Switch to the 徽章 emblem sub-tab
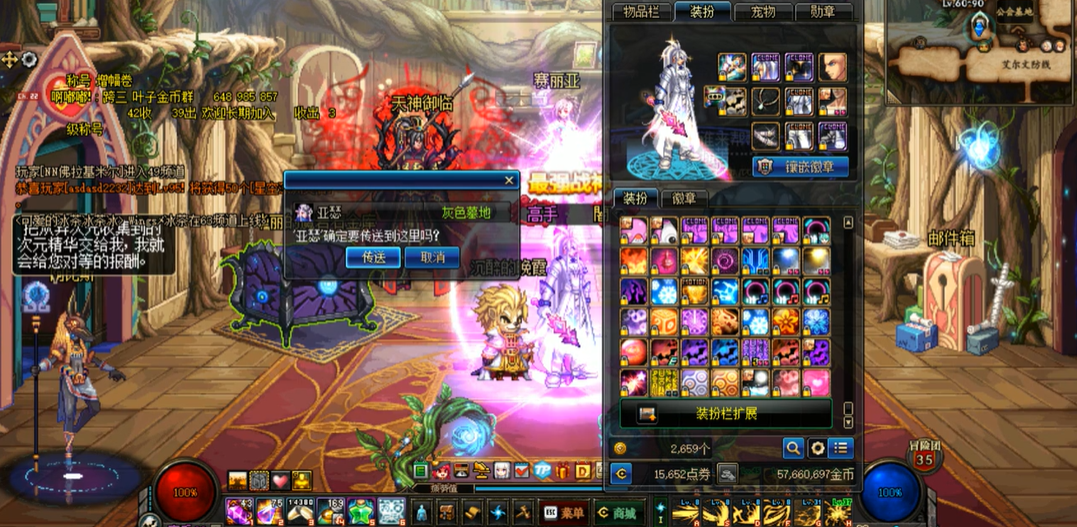Screen dimensions: 1077x527 [x=685, y=198]
